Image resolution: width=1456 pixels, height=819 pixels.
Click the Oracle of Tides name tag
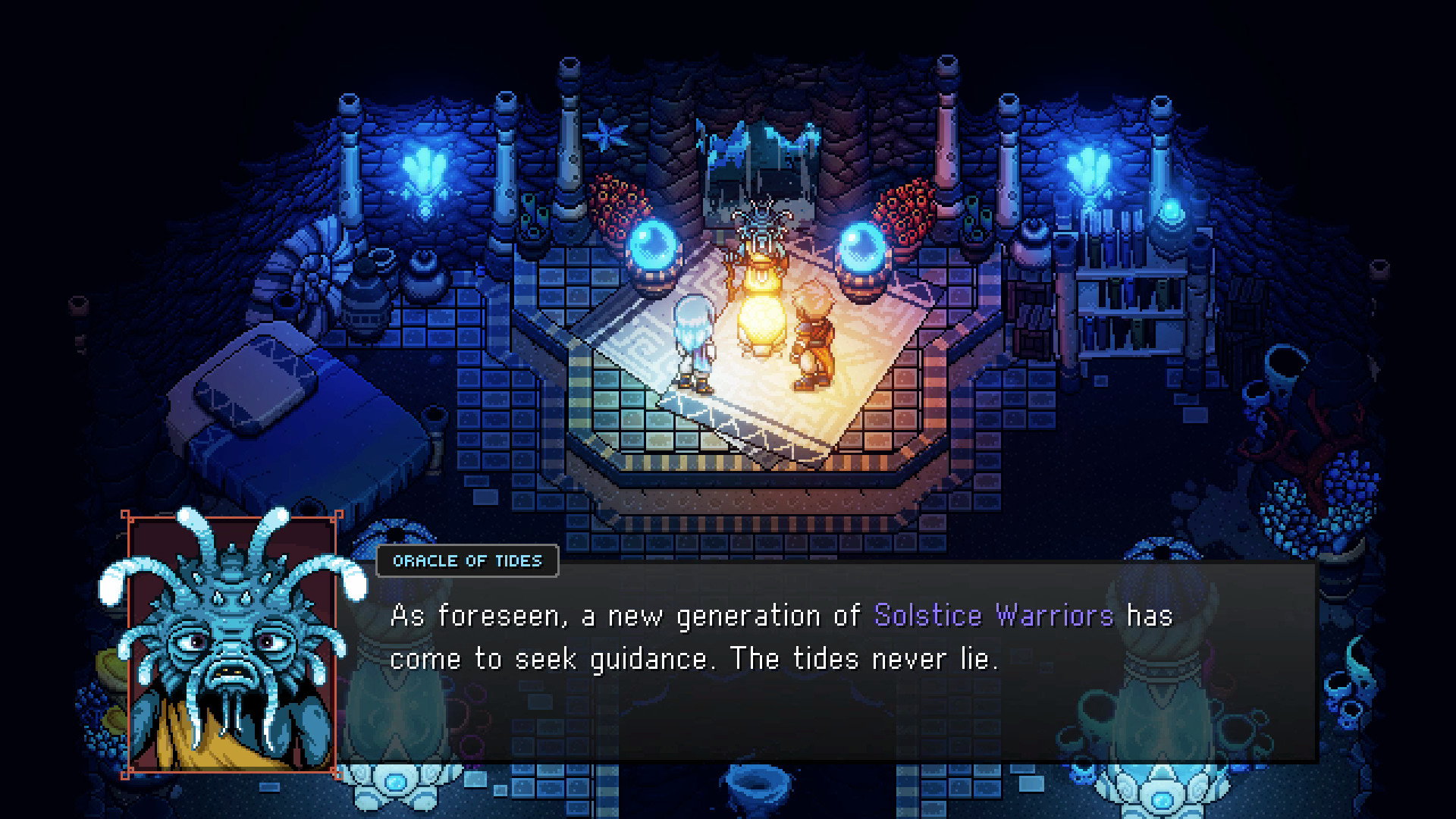(467, 561)
